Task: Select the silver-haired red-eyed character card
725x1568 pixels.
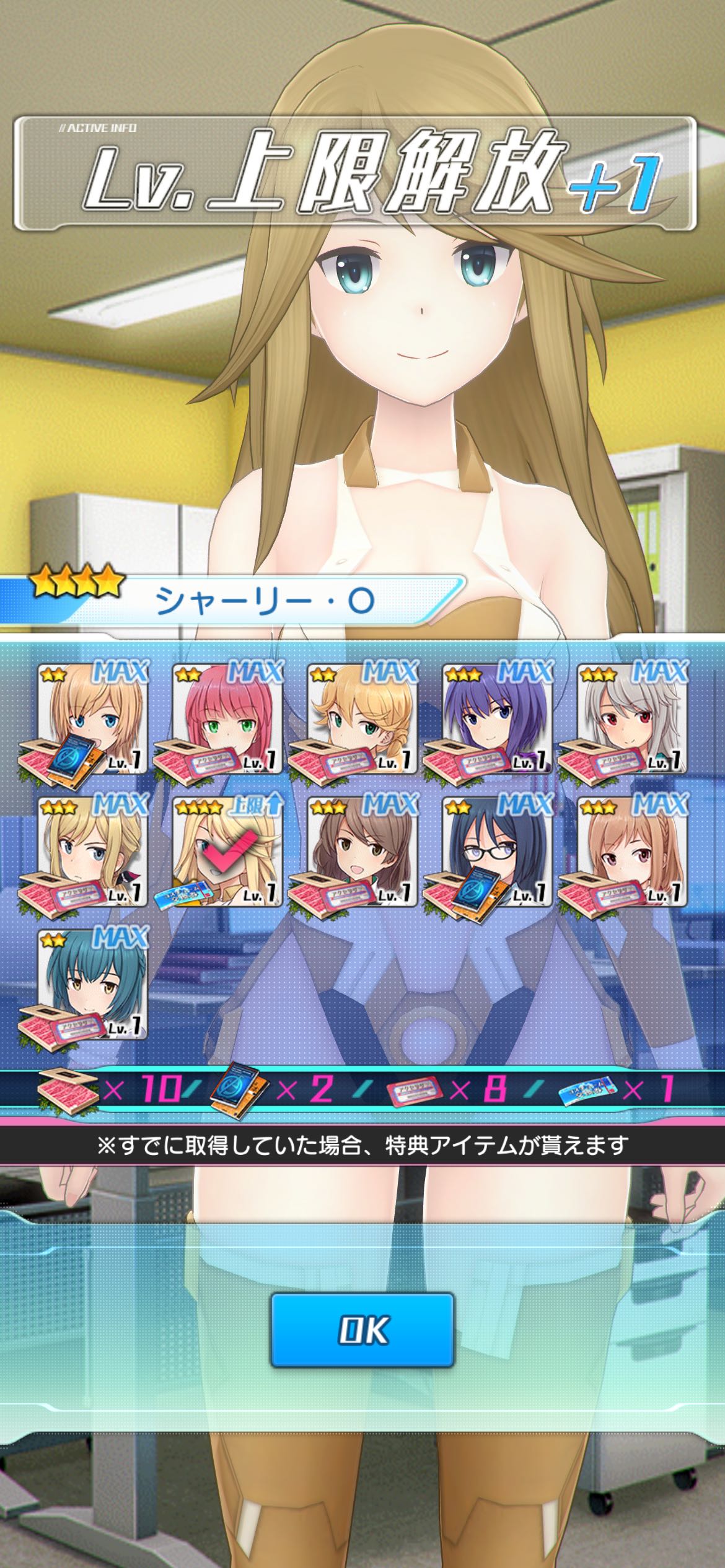Action: 632,718
